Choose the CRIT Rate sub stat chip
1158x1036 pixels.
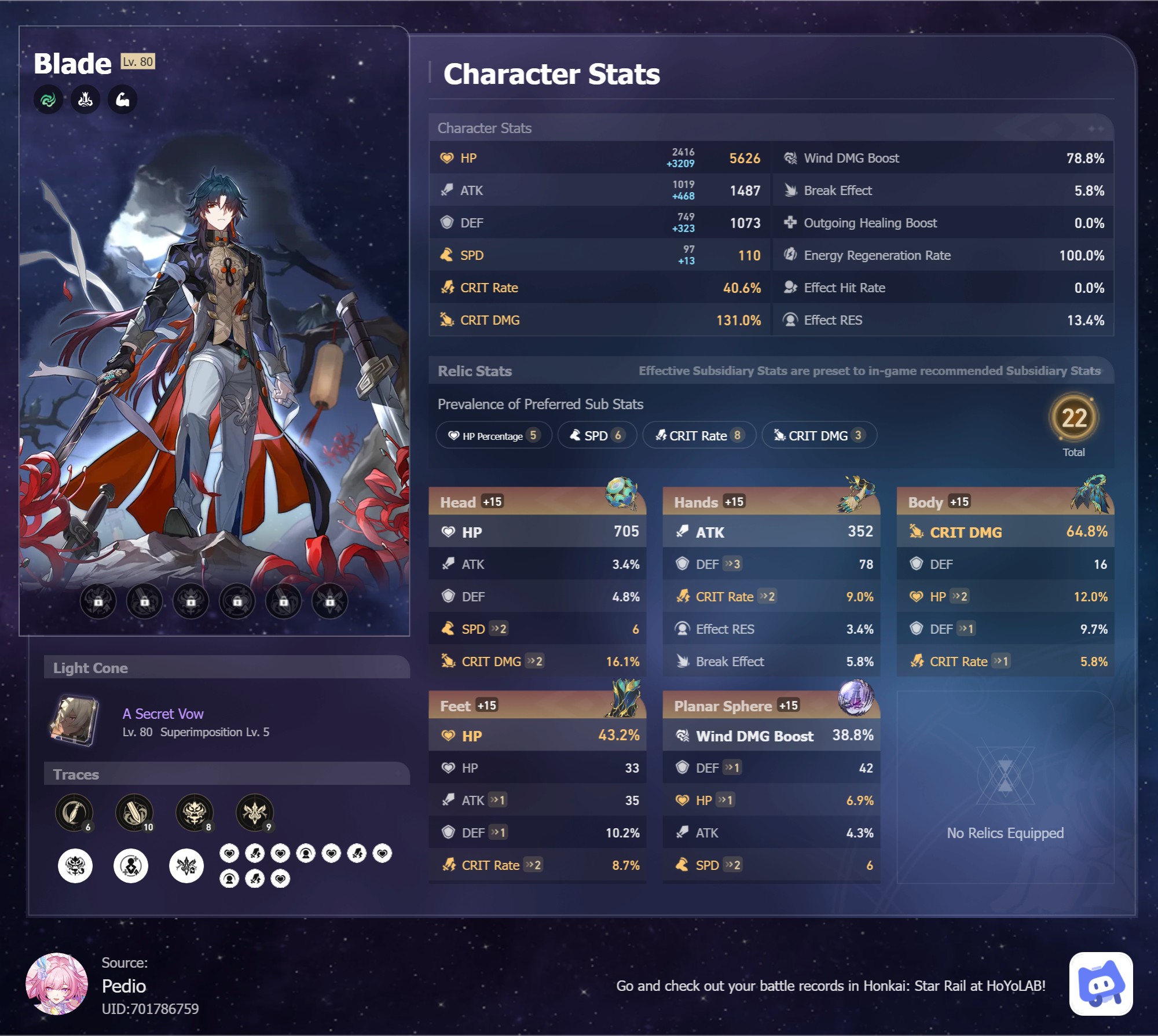coord(699,435)
